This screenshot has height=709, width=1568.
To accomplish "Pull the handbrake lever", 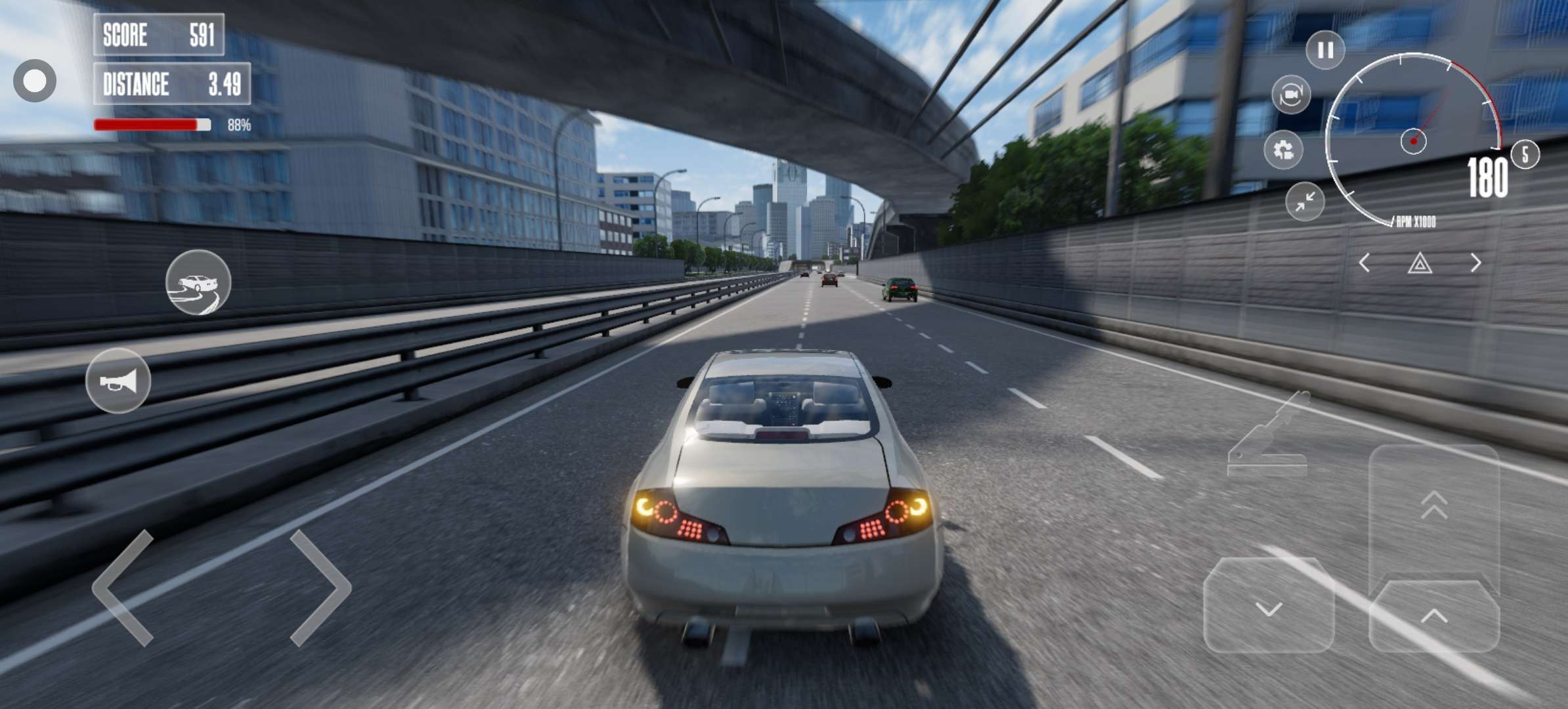I will 1268,437.
